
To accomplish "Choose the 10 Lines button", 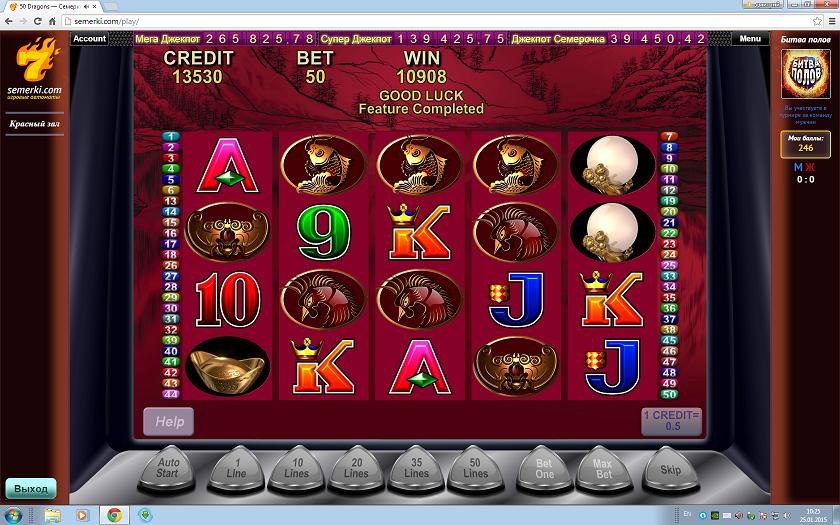I will pos(297,468).
